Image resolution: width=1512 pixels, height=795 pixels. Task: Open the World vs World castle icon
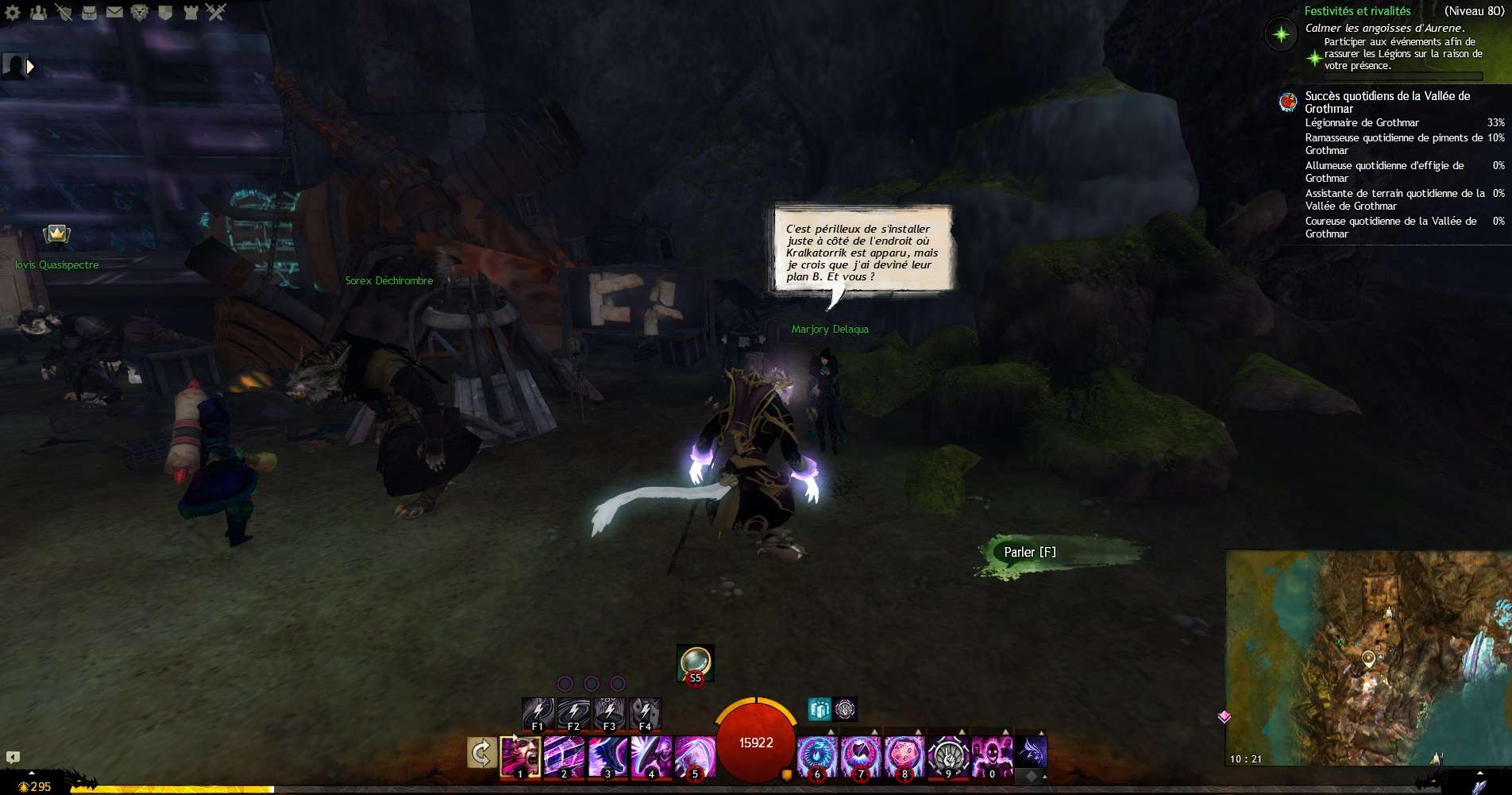pyautogui.click(x=191, y=12)
